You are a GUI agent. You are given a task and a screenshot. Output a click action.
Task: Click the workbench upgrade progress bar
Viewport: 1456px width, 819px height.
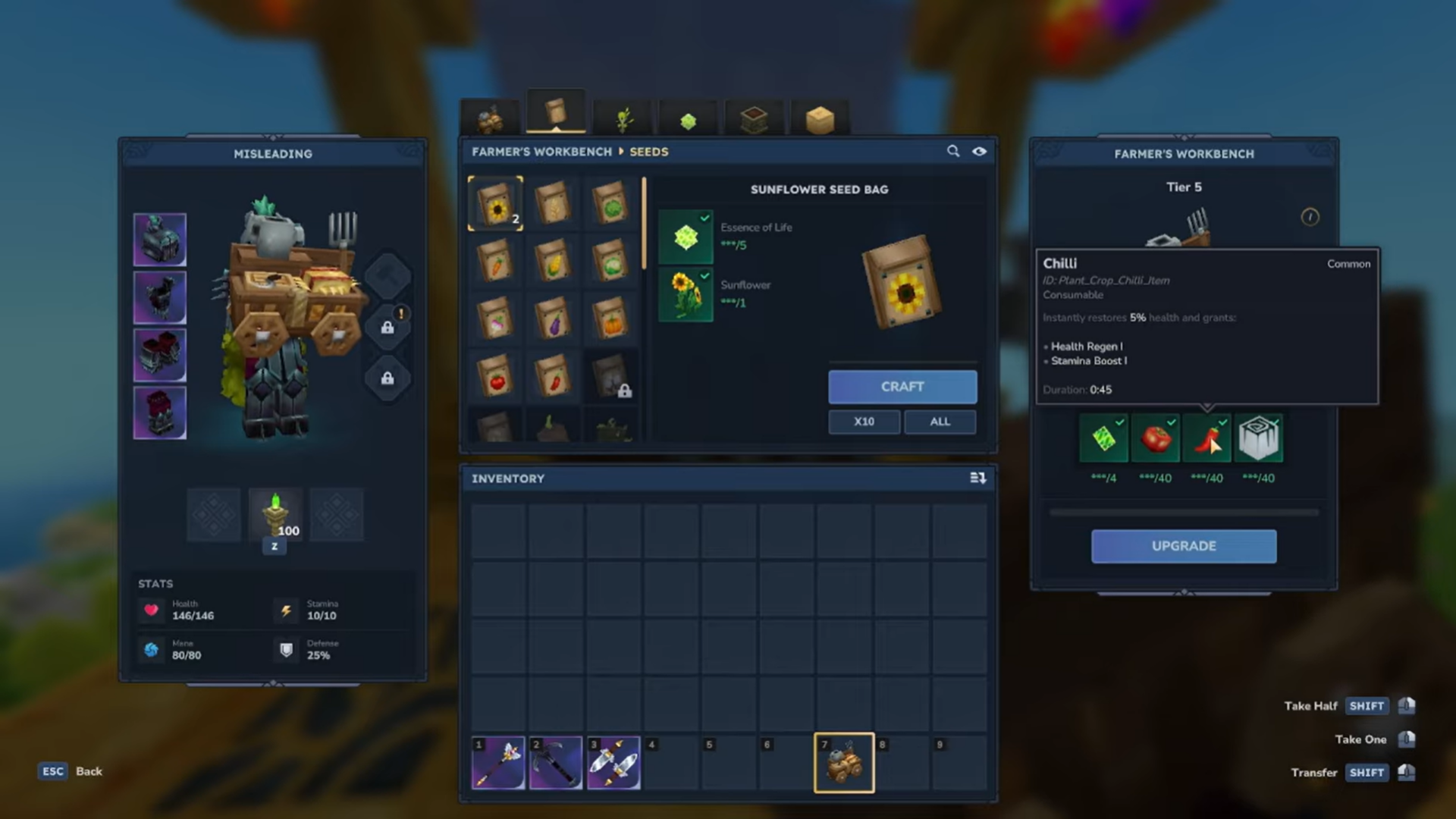point(1183,512)
